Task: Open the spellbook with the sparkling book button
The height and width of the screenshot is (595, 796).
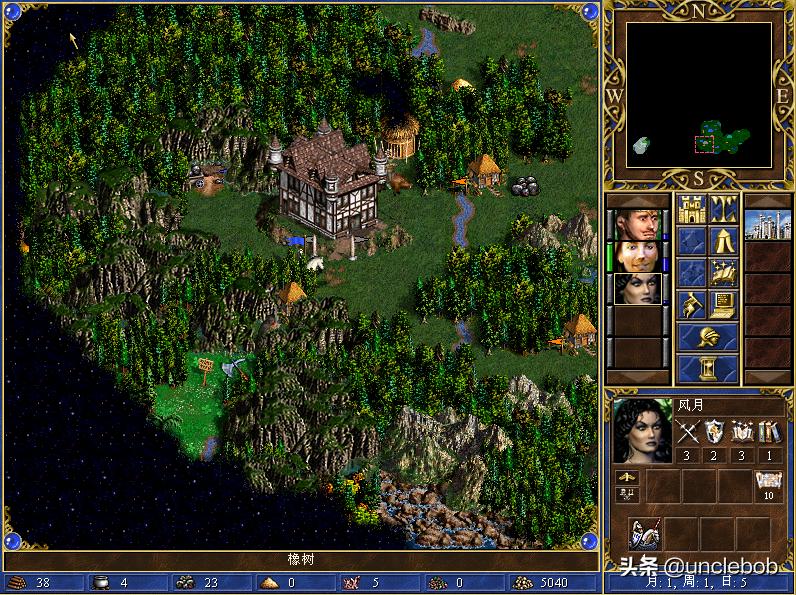Action: 723,272
